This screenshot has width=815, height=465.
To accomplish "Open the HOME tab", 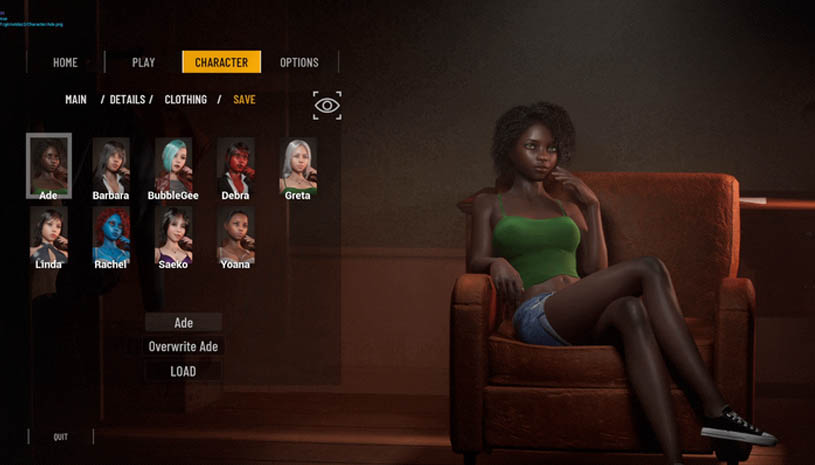I will tap(65, 62).
